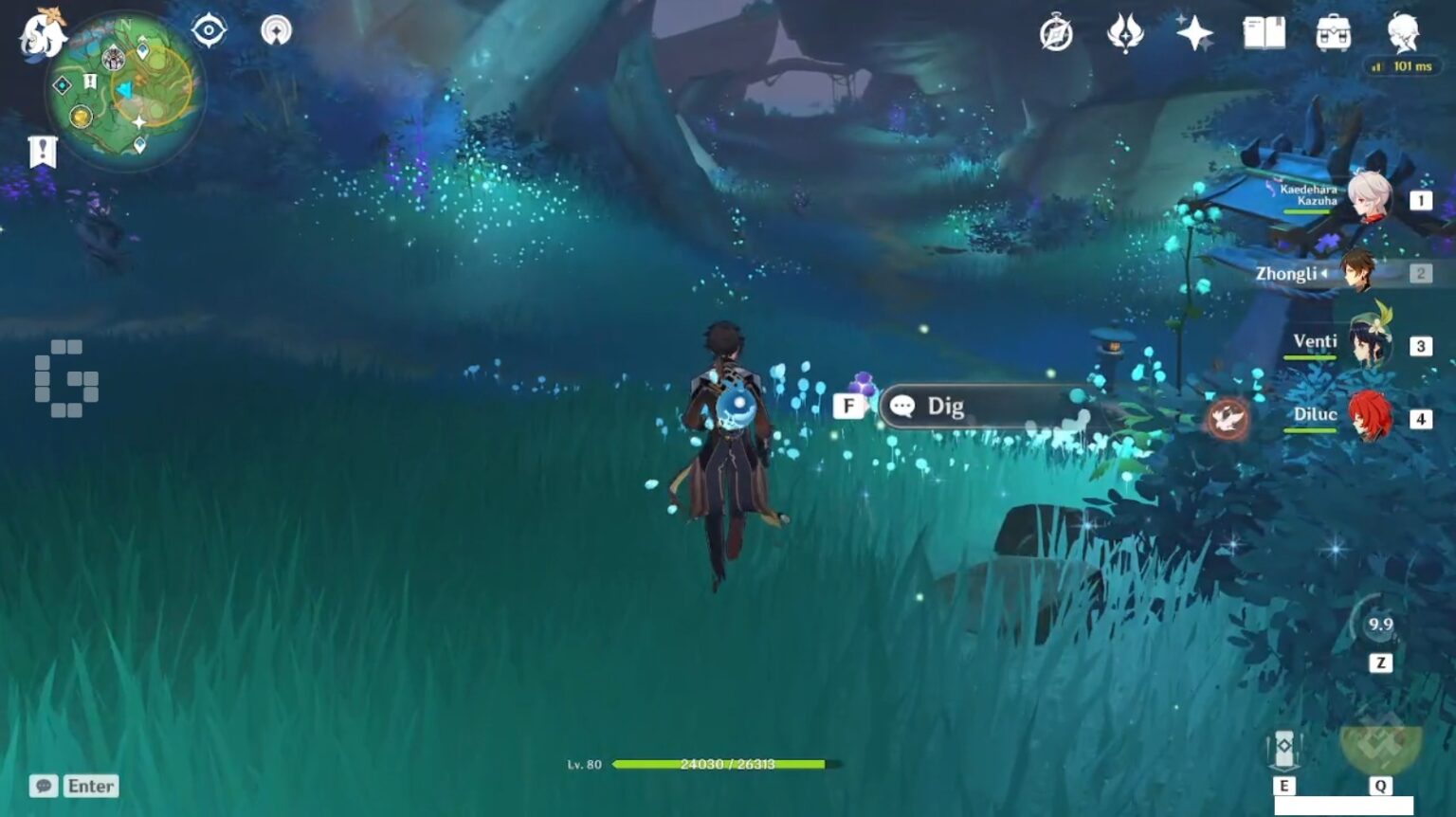1456x817 pixels.
Task: Open the character screen icon
Action: [1402, 33]
